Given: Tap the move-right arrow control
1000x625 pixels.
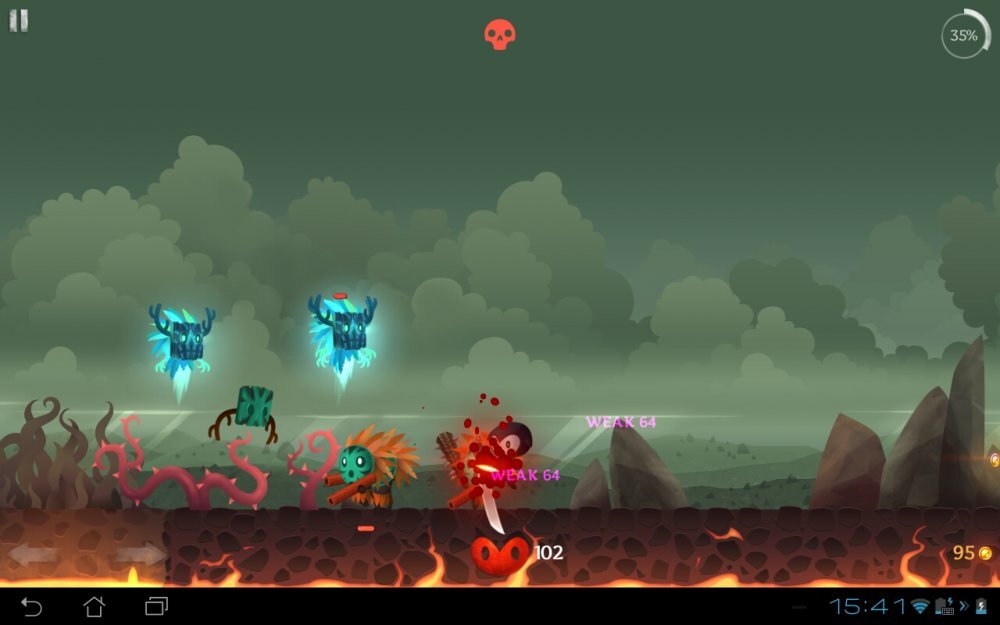Looking at the screenshot, I should pyautogui.click(x=140, y=554).
